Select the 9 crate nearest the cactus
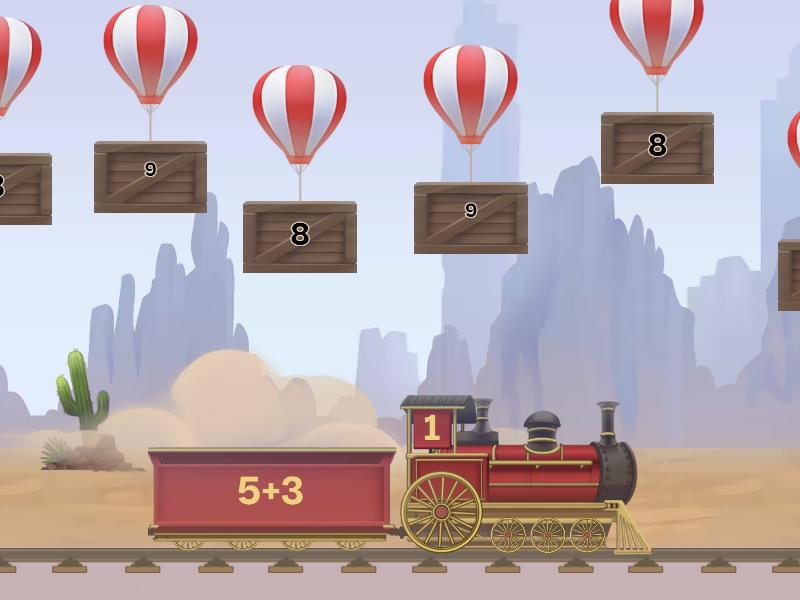Image resolution: width=800 pixels, height=600 pixels. point(150,176)
